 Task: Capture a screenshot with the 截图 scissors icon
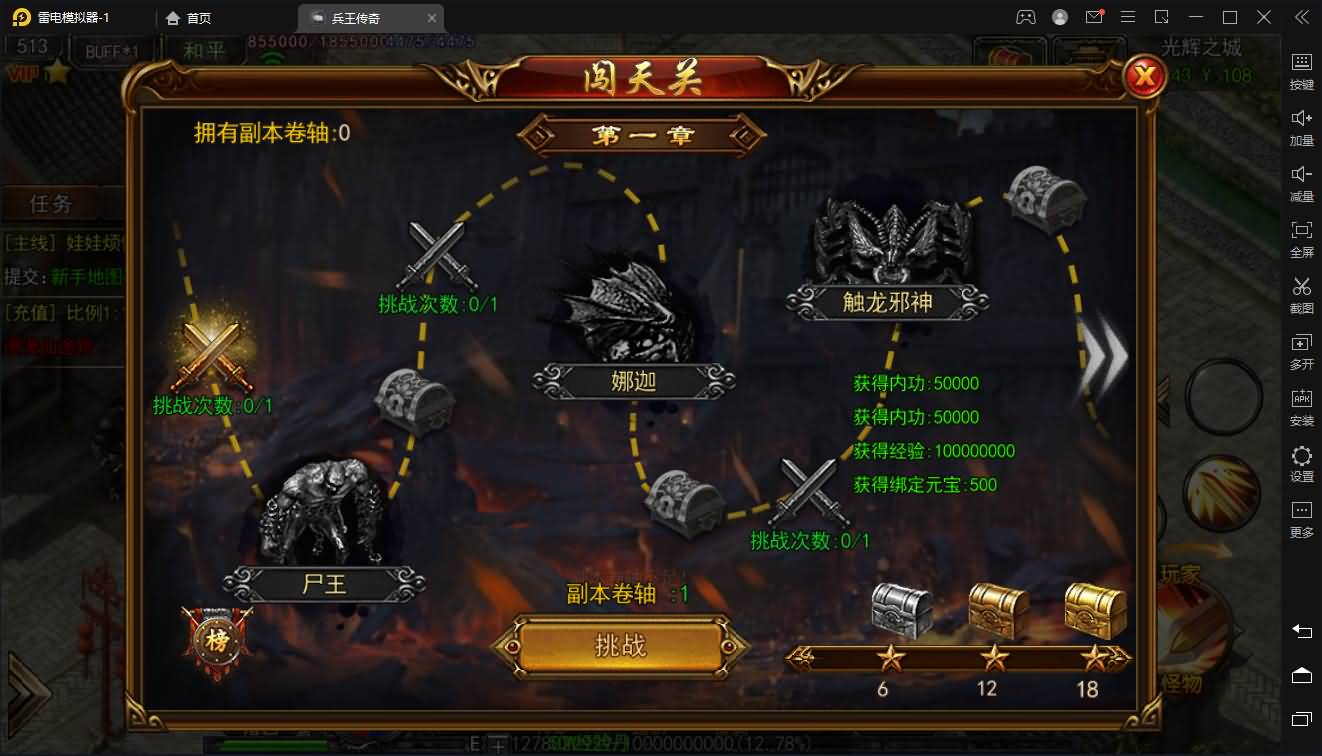(1300, 295)
